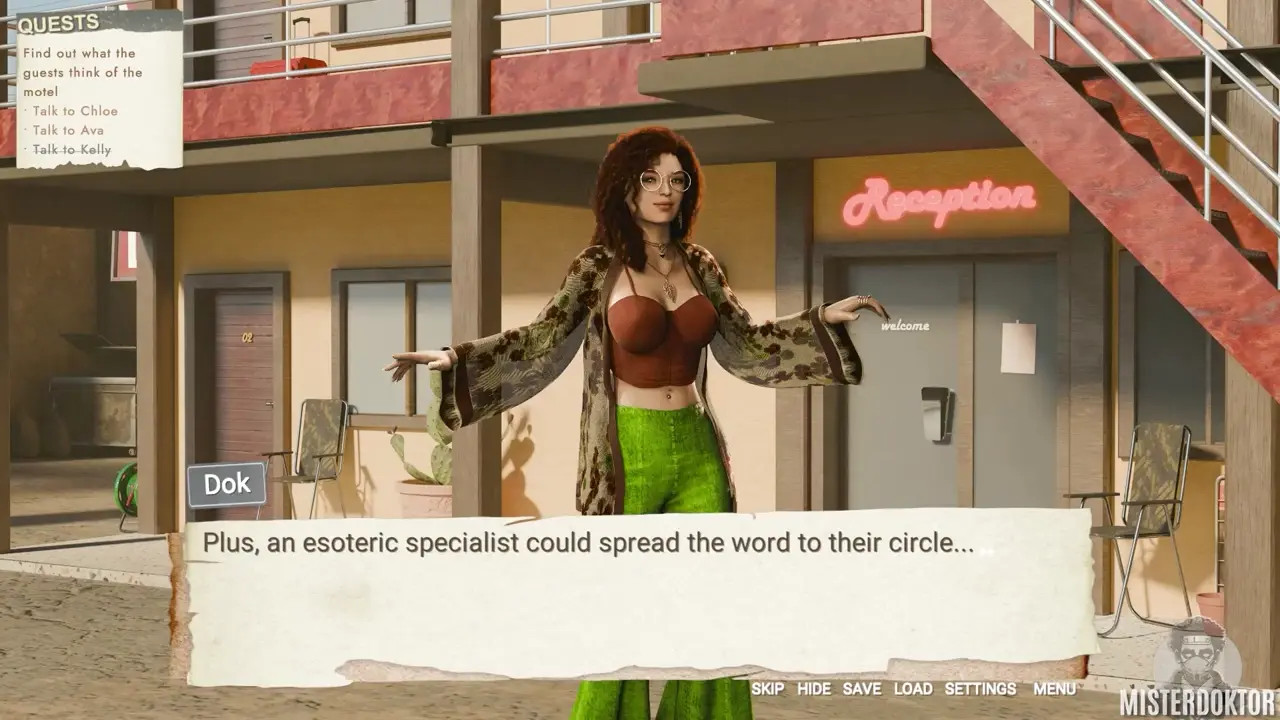1280x720 pixels.
Task: Open the game MENU
Action: coord(1054,689)
